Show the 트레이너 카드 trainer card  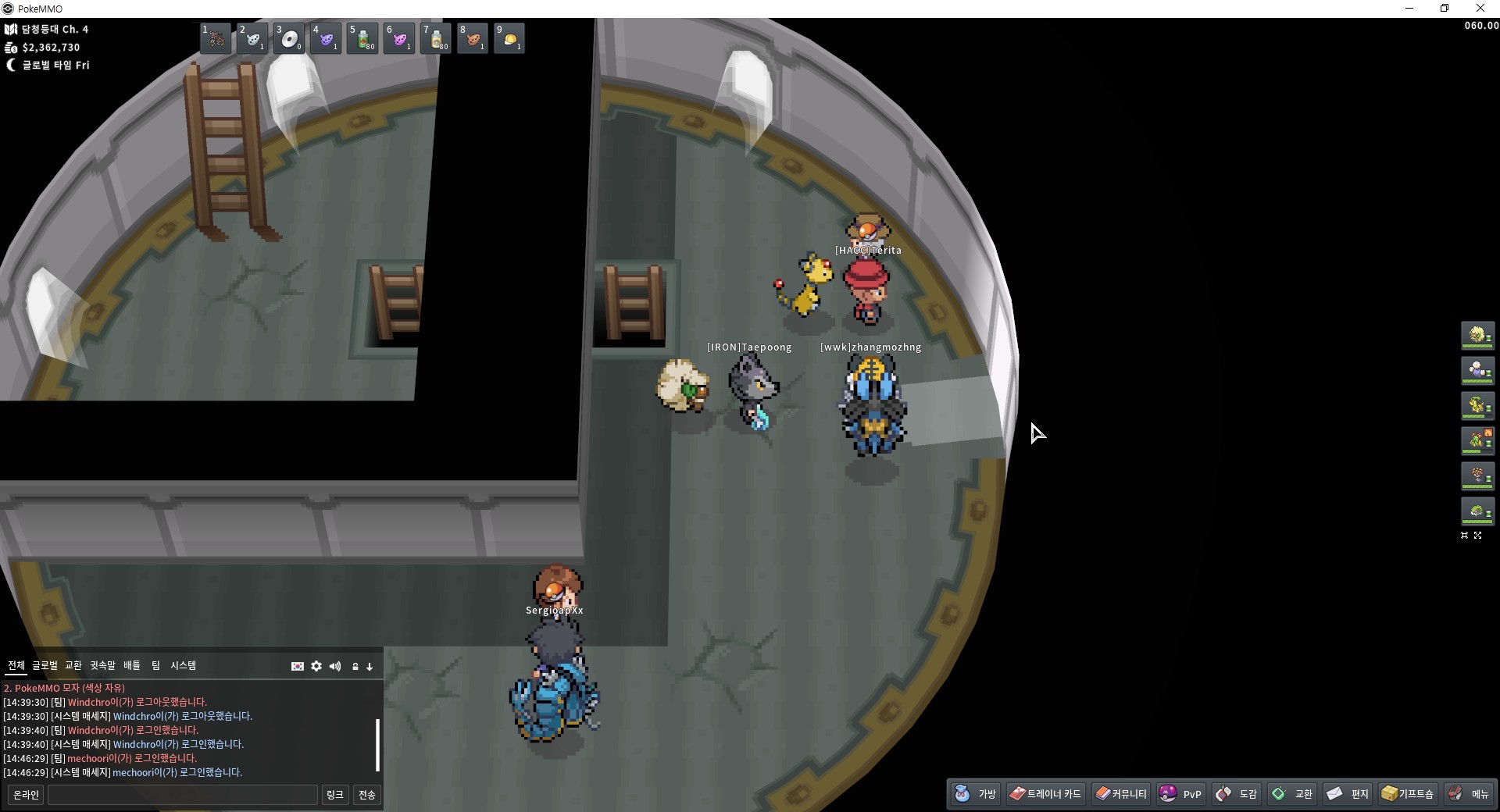pyautogui.click(x=1045, y=794)
